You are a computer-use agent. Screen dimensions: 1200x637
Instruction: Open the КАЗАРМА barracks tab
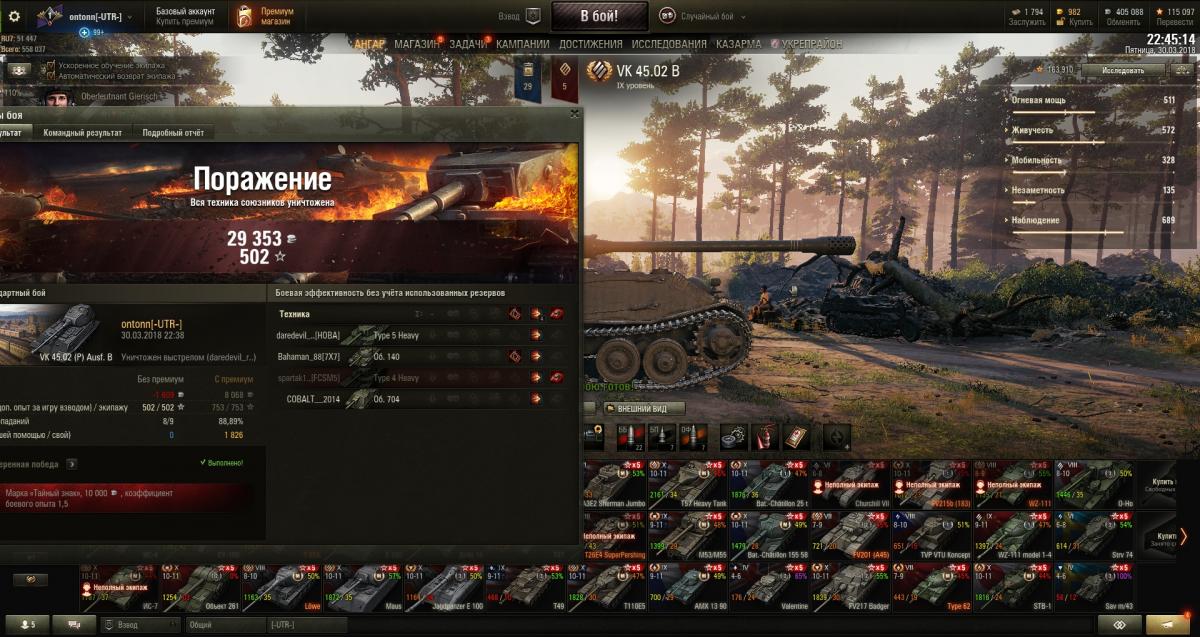point(738,44)
